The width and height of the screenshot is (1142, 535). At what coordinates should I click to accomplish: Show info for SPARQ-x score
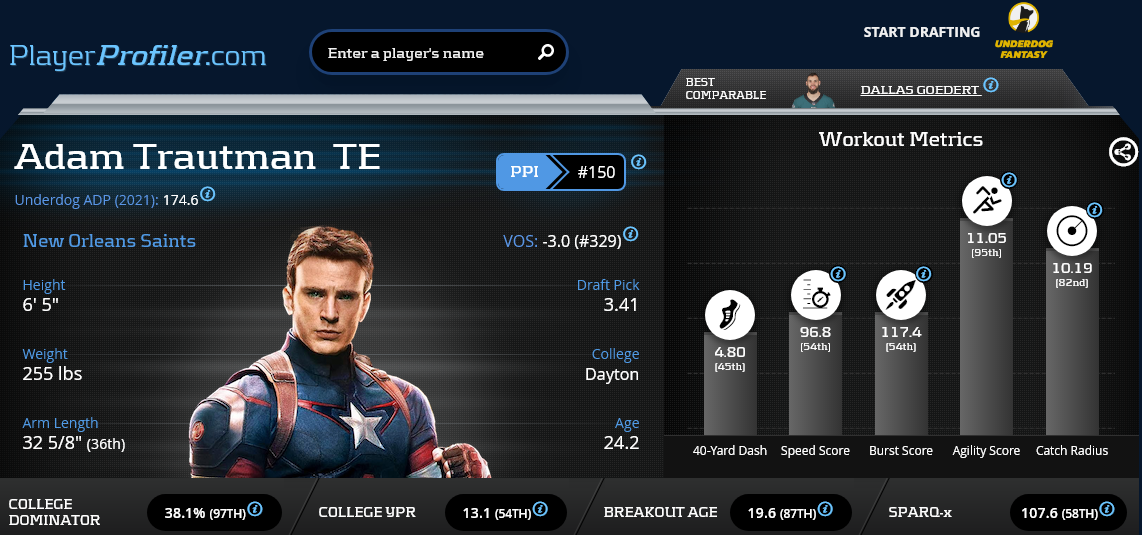(1105, 510)
